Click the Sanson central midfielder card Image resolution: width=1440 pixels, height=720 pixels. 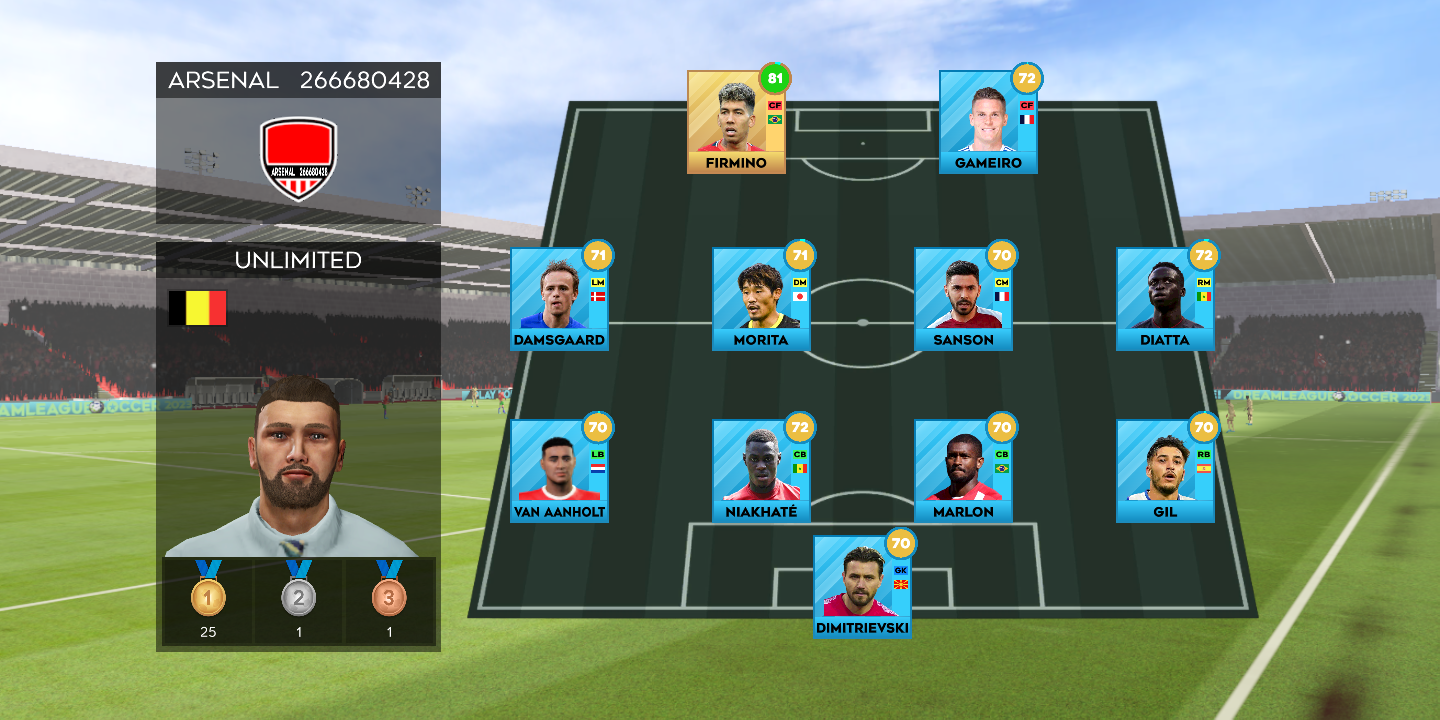963,299
